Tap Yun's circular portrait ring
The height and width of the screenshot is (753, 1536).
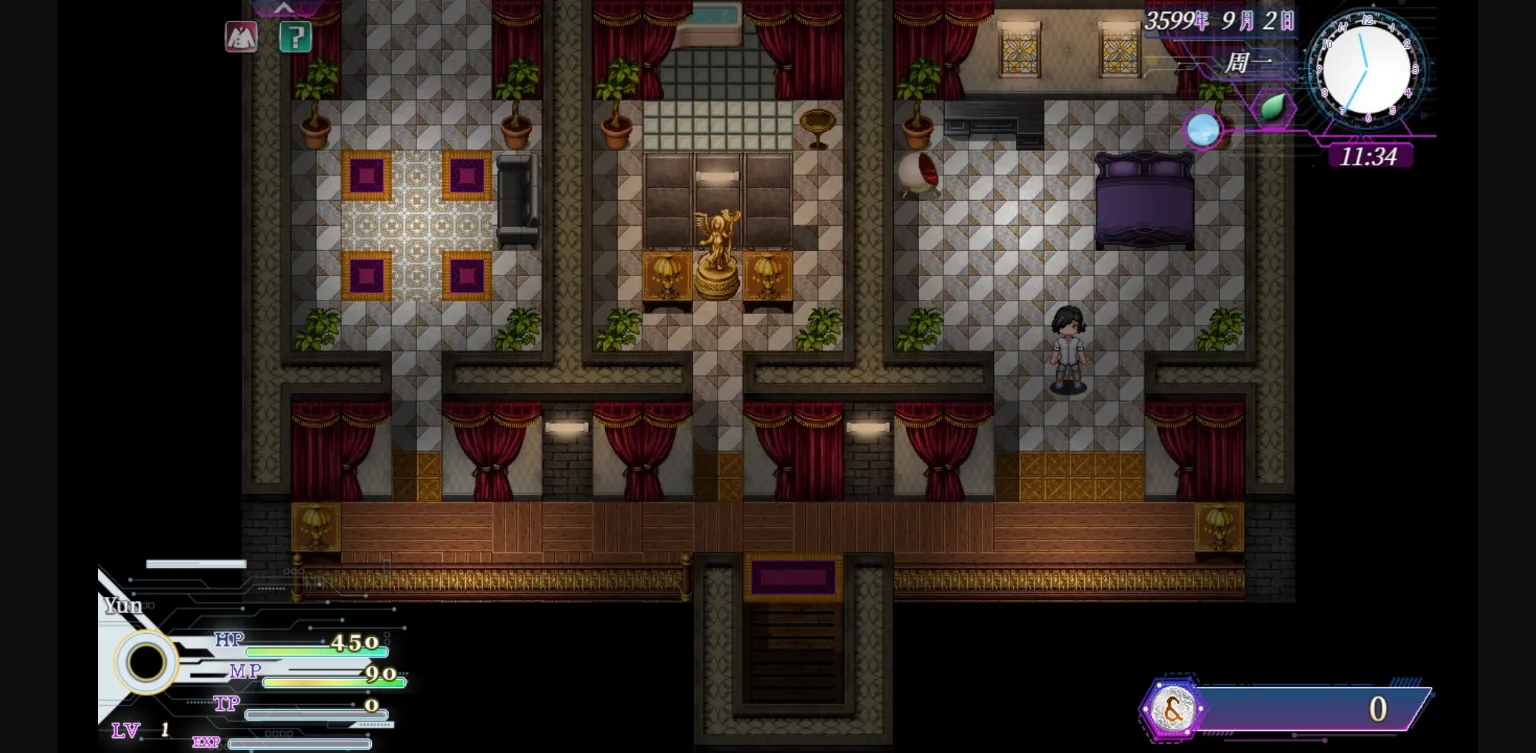(x=146, y=662)
